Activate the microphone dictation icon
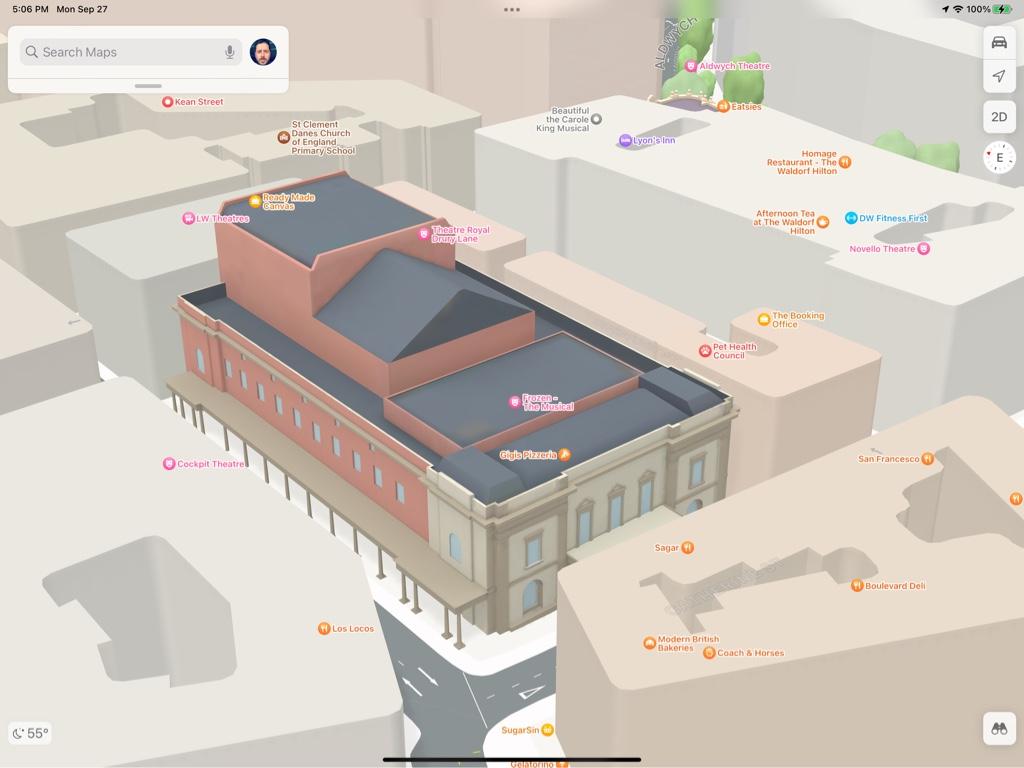The image size is (1024, 768). click(x=230, y=52)
